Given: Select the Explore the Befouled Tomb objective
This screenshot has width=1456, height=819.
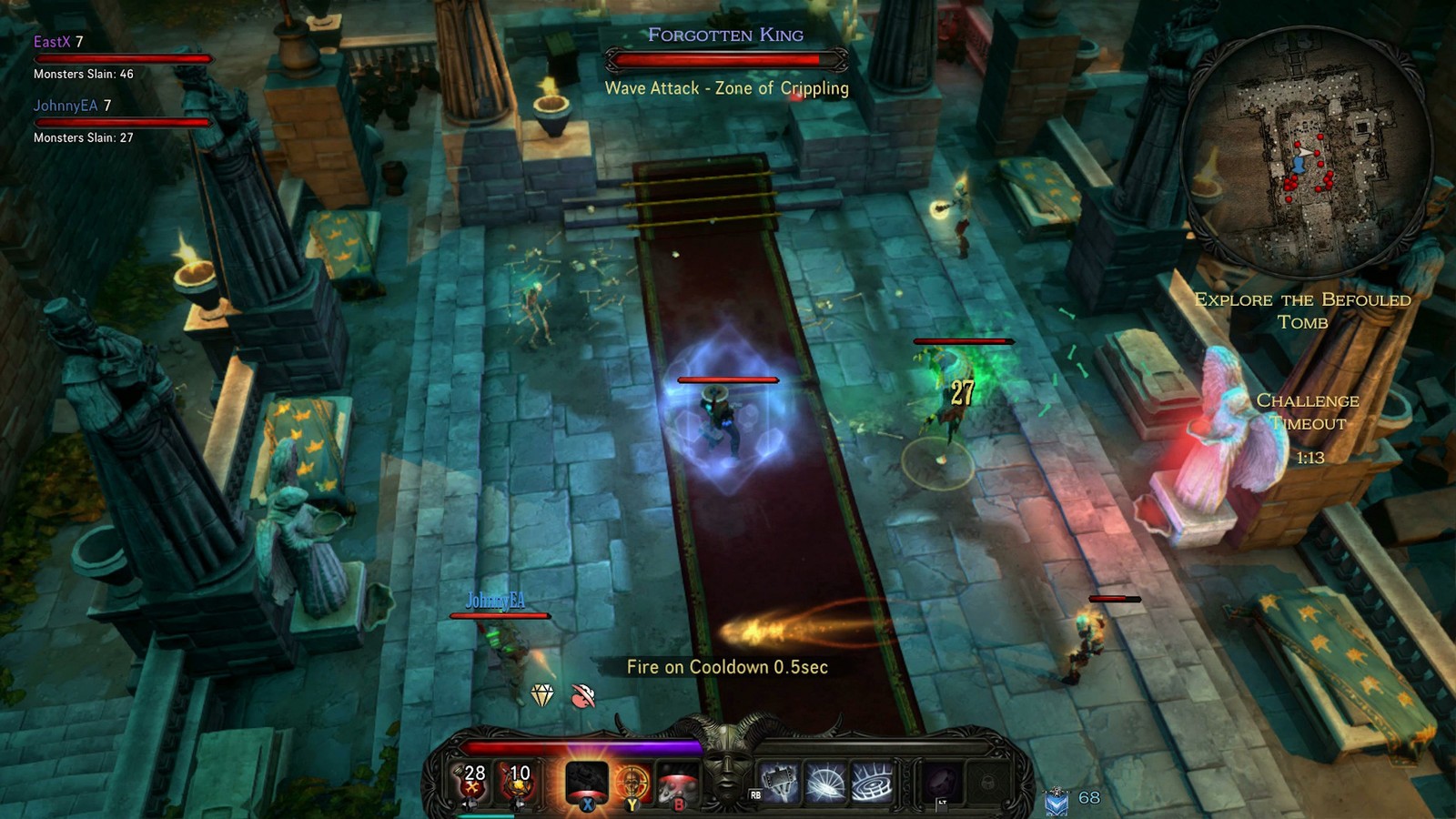Looking at the screenshot, I should click(1302, 310).
